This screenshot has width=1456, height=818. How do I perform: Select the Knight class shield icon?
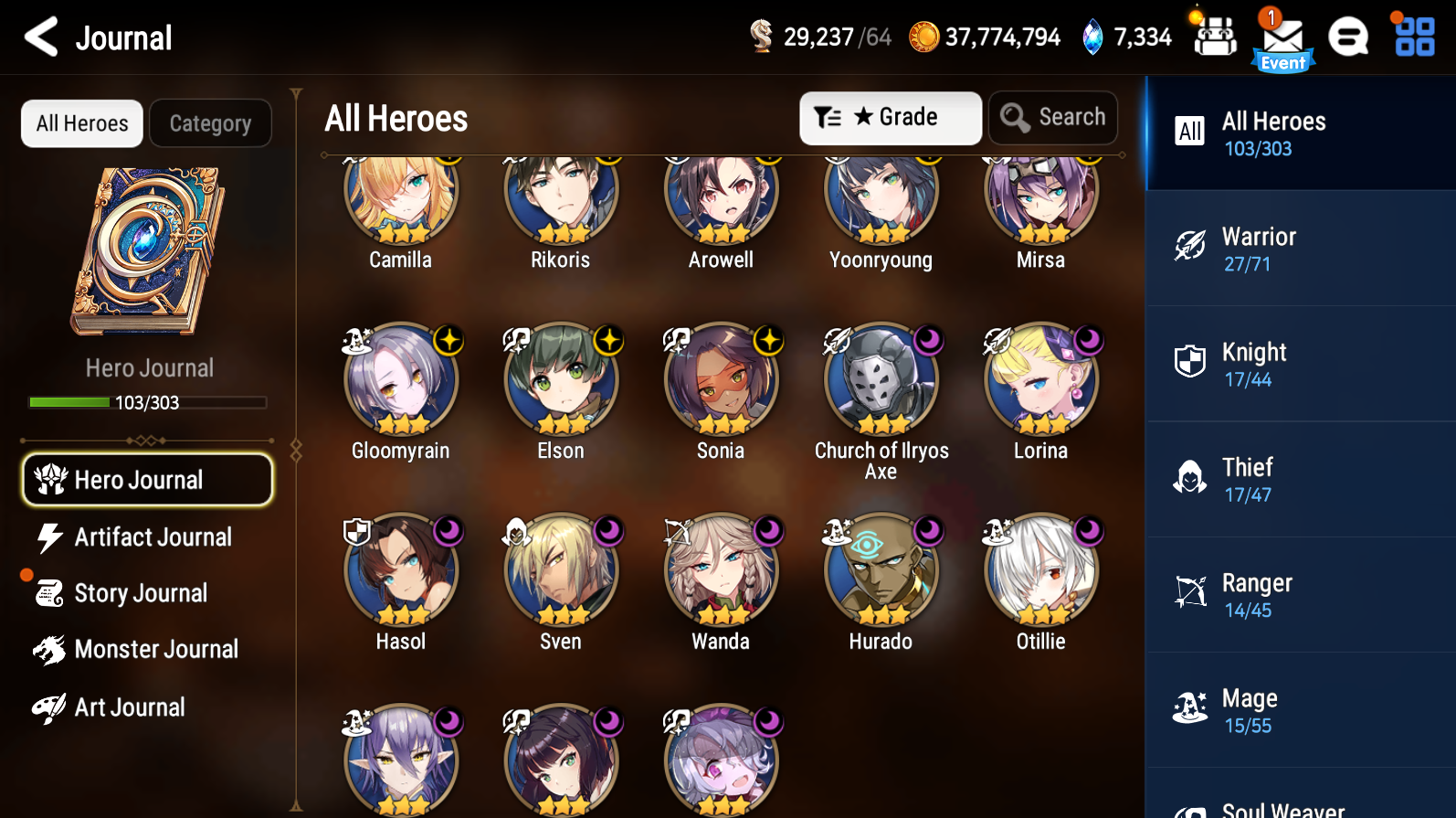(x=1189, y=362)
